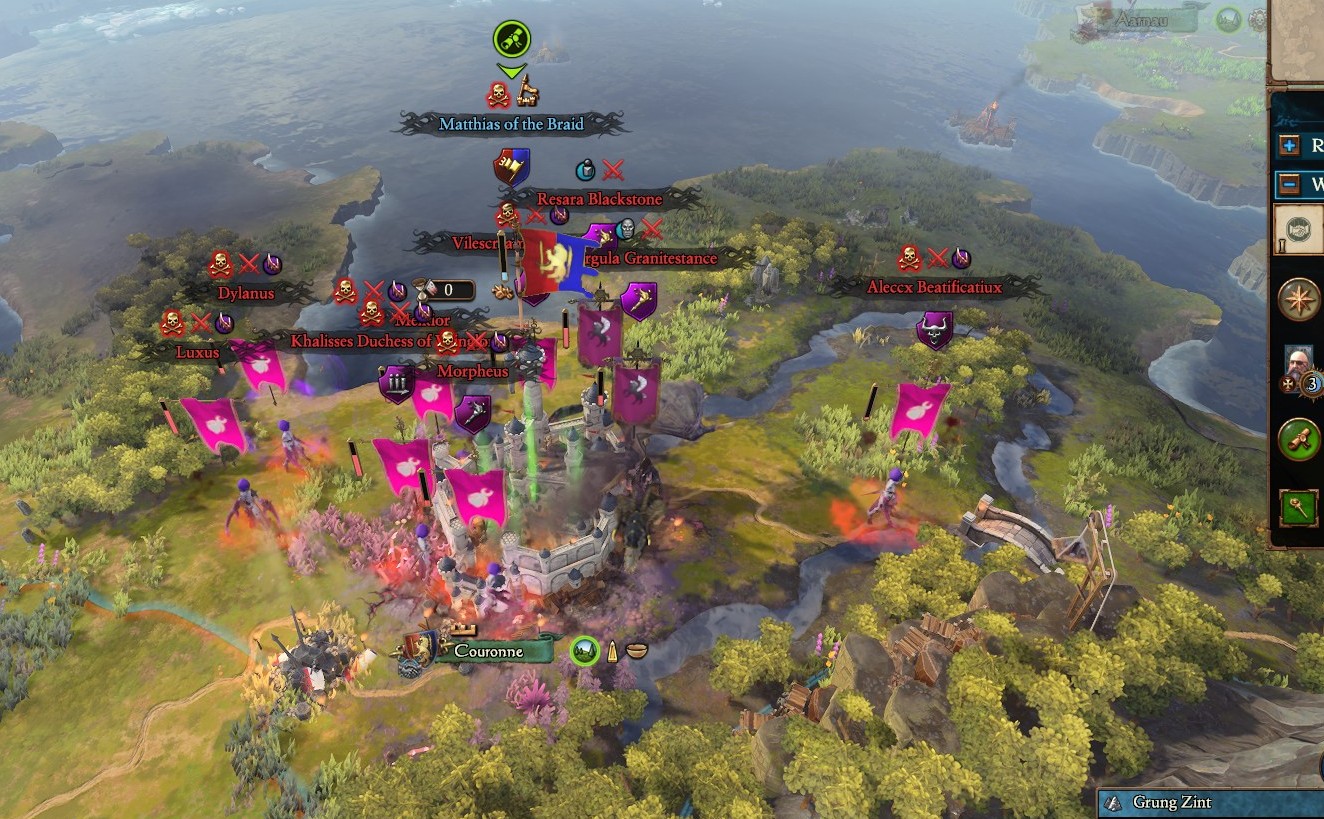Screen dimensions: 1324x819
Task: Click the Resara Blackstone name plate
Action: click(599, 199)
